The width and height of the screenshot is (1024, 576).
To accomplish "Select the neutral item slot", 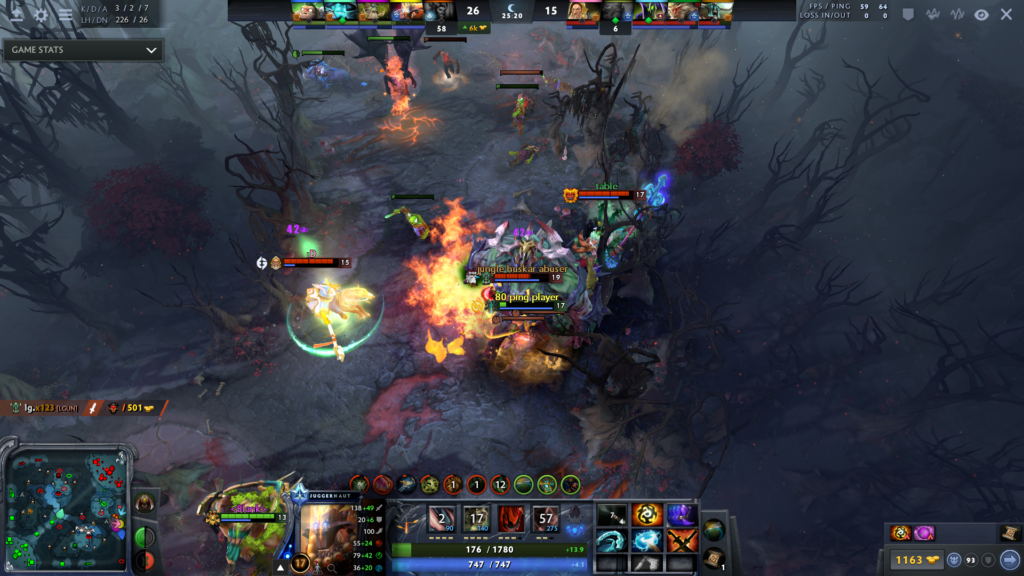I will point(713,530).
